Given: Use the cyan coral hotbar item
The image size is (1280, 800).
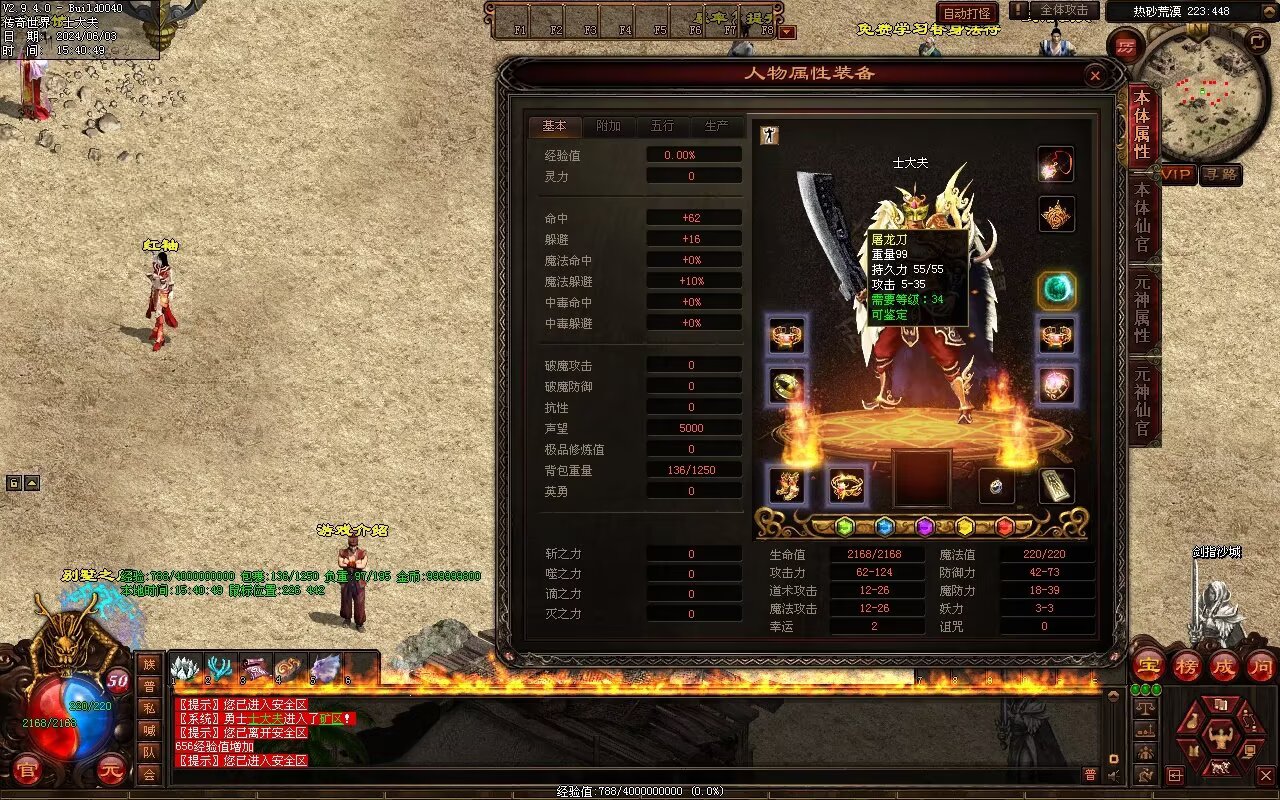Looking at the screenshot, I should coord(219,668).
